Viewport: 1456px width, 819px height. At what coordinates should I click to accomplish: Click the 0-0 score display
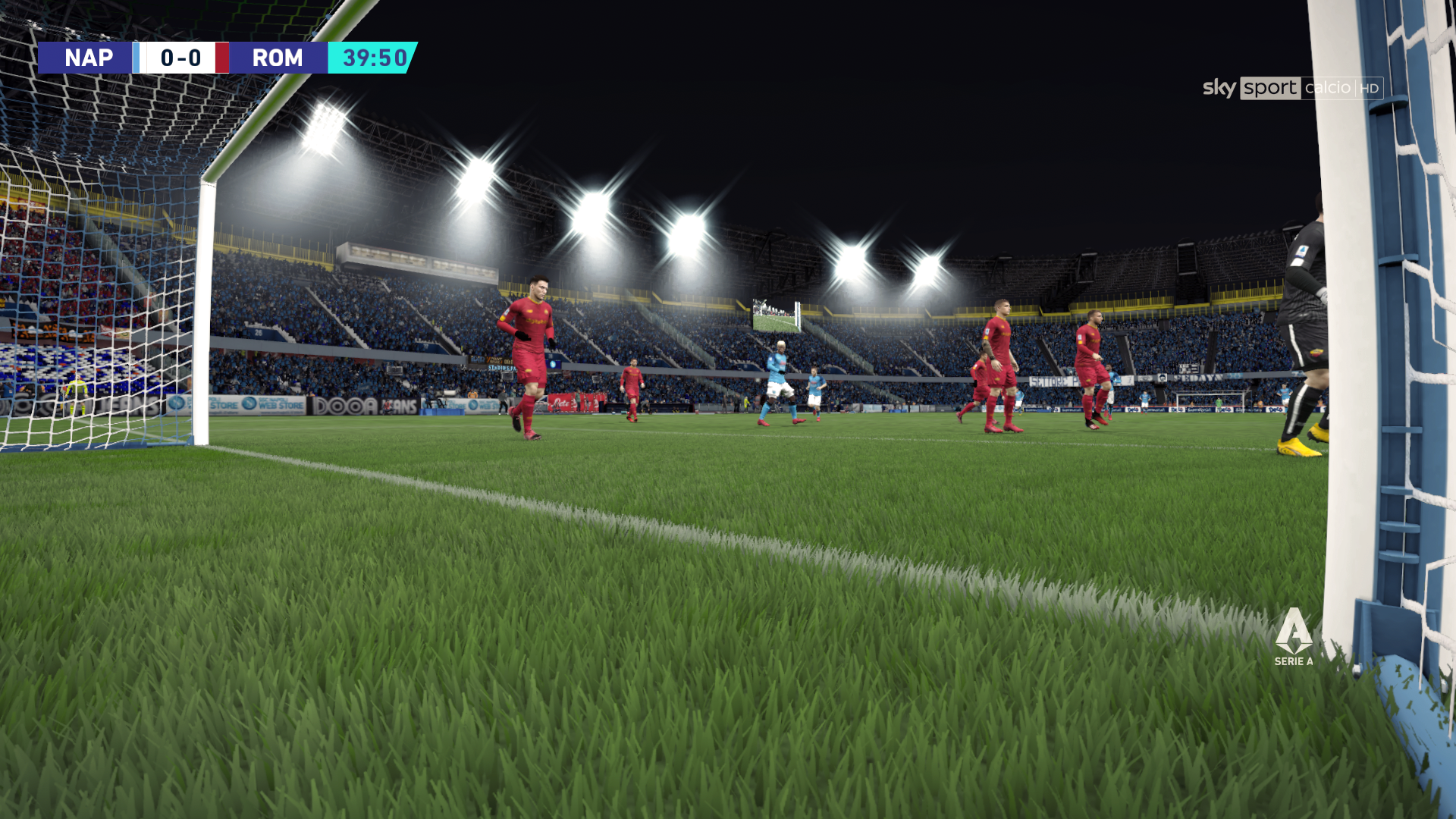tap(182, 58)
